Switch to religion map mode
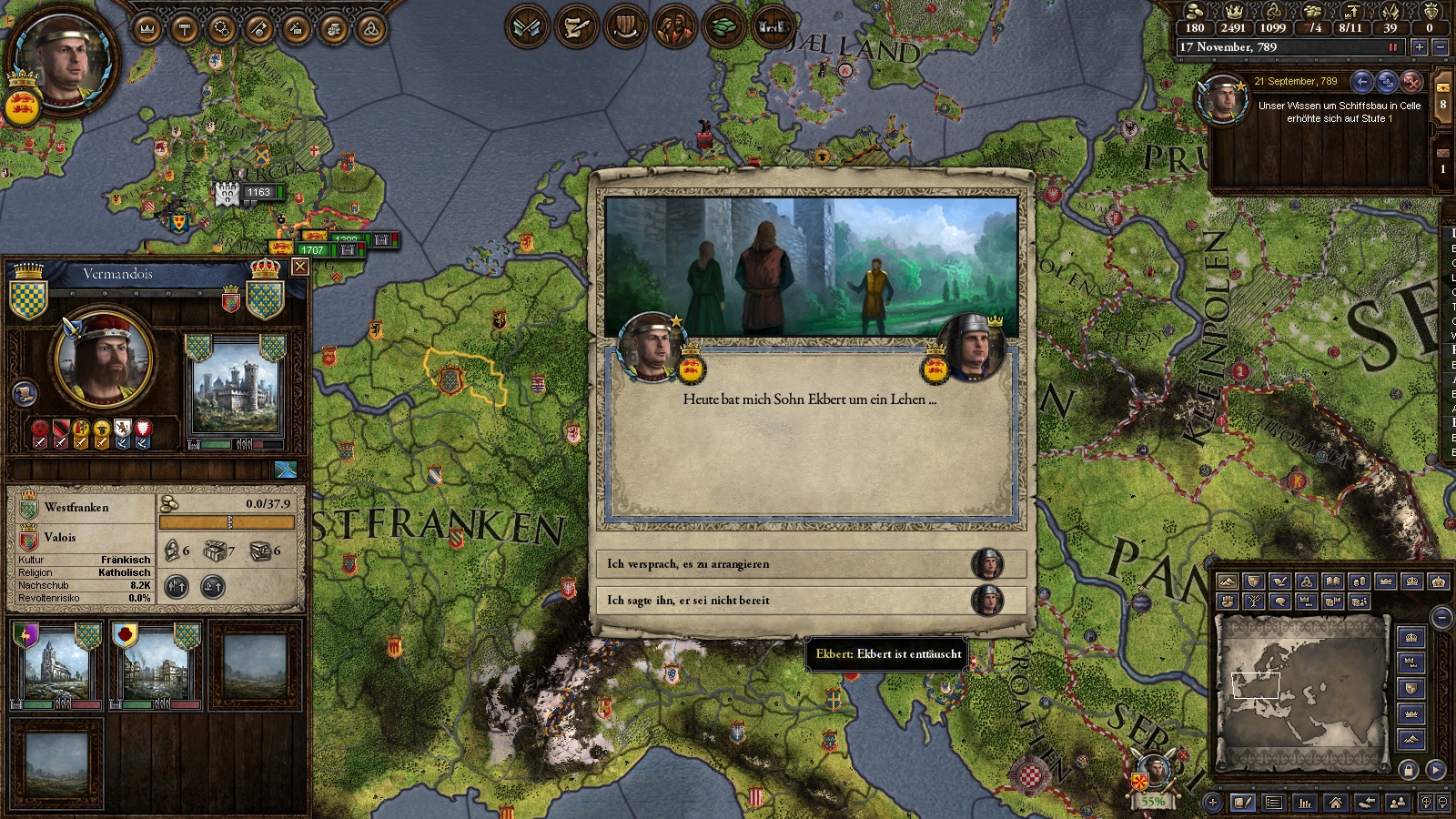The width and height of the screenshot is (1456, 819). pyautogui.click(x=1307, y=581)
